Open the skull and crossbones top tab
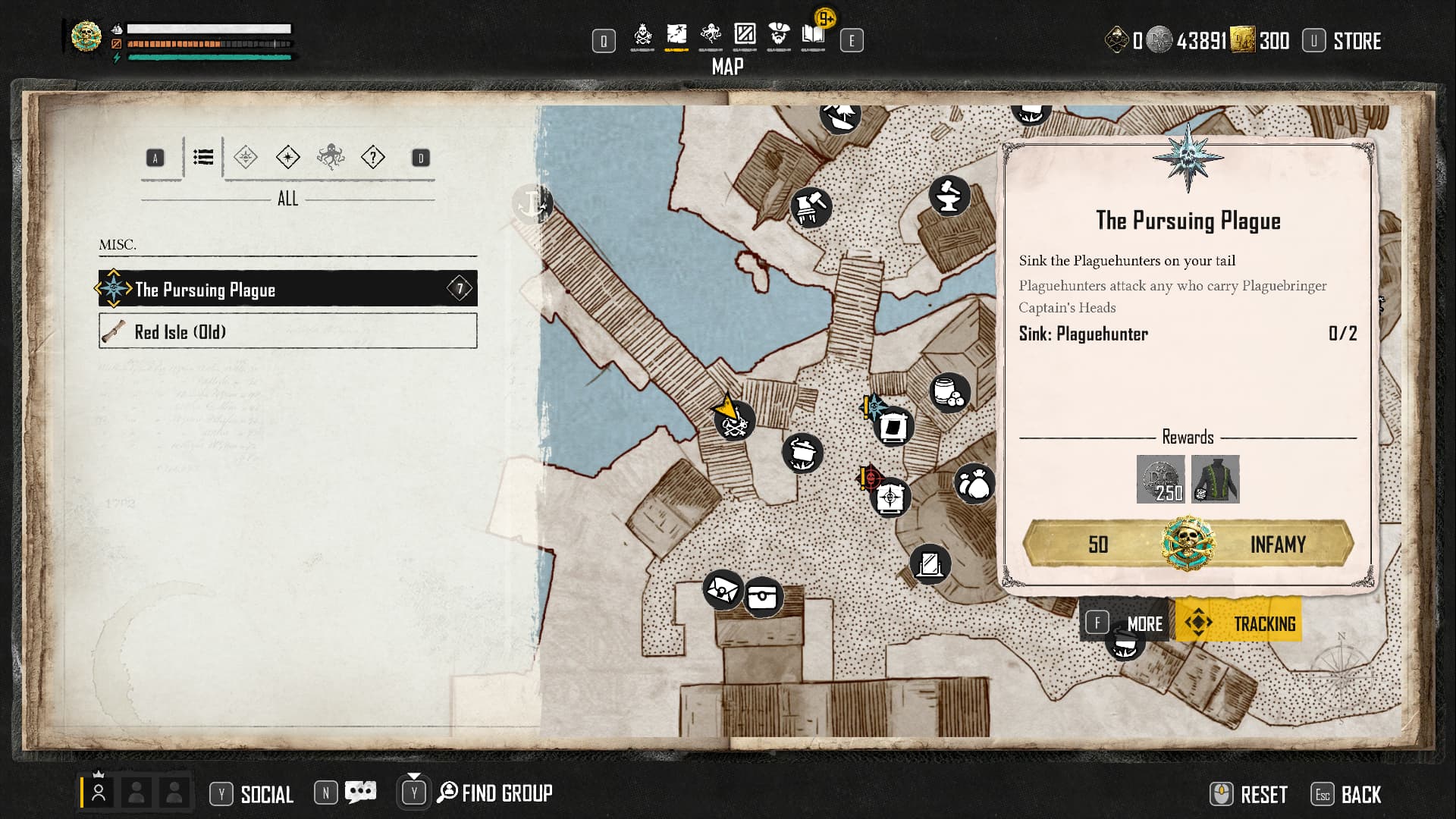 [x=642, y=35]
